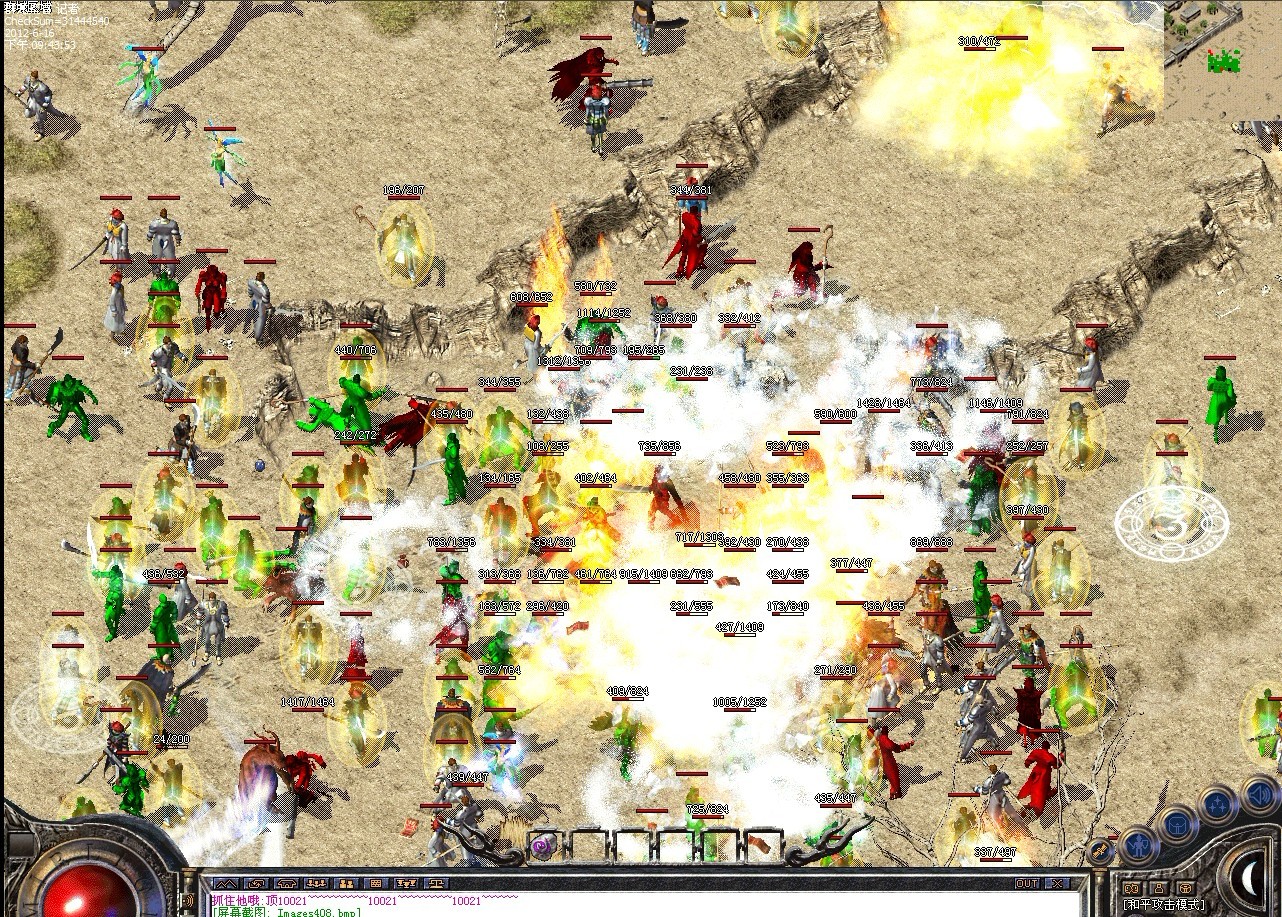This screenshot has width=1282, height=917.
Task: Click the double-chevron chat scroll icon
Action: click(x=225, y=881)
